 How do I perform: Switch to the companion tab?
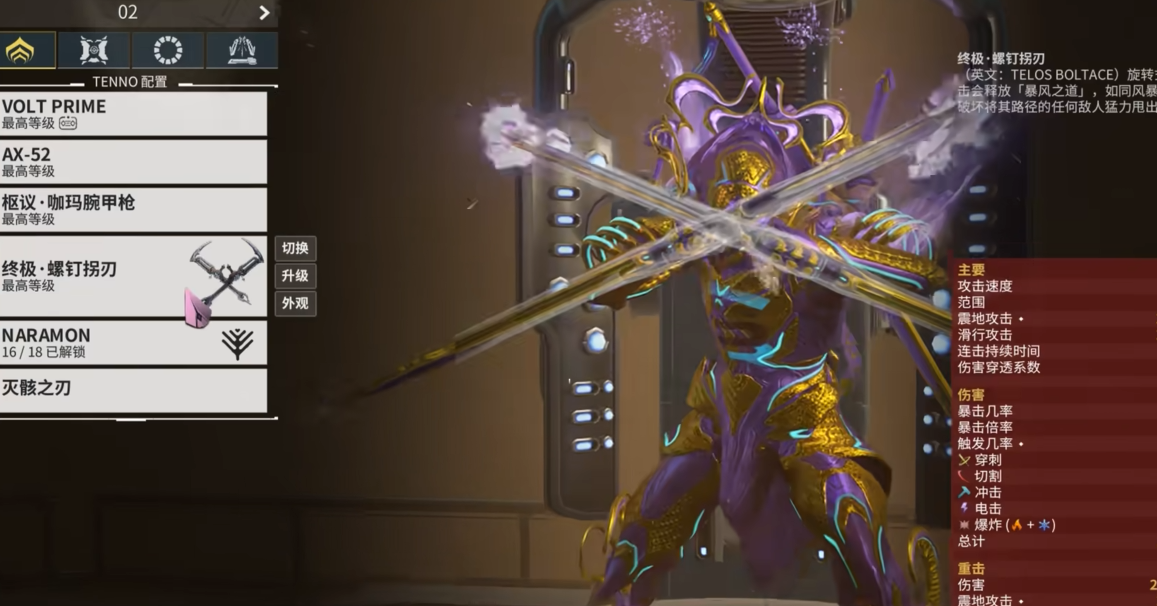point(94,51)
